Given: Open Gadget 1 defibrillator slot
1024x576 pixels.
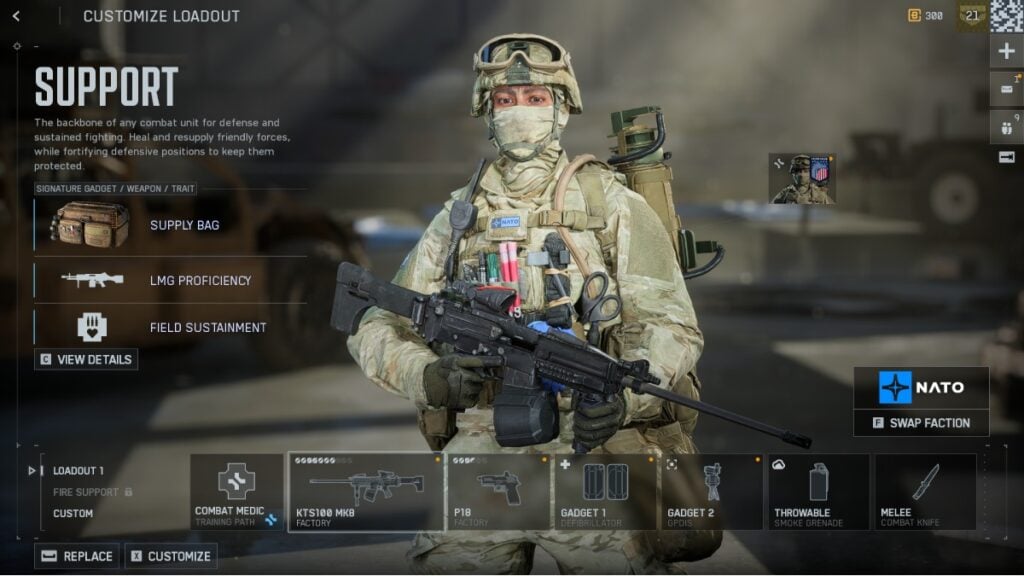Looking at the screenshot, I should pos(605,492).
